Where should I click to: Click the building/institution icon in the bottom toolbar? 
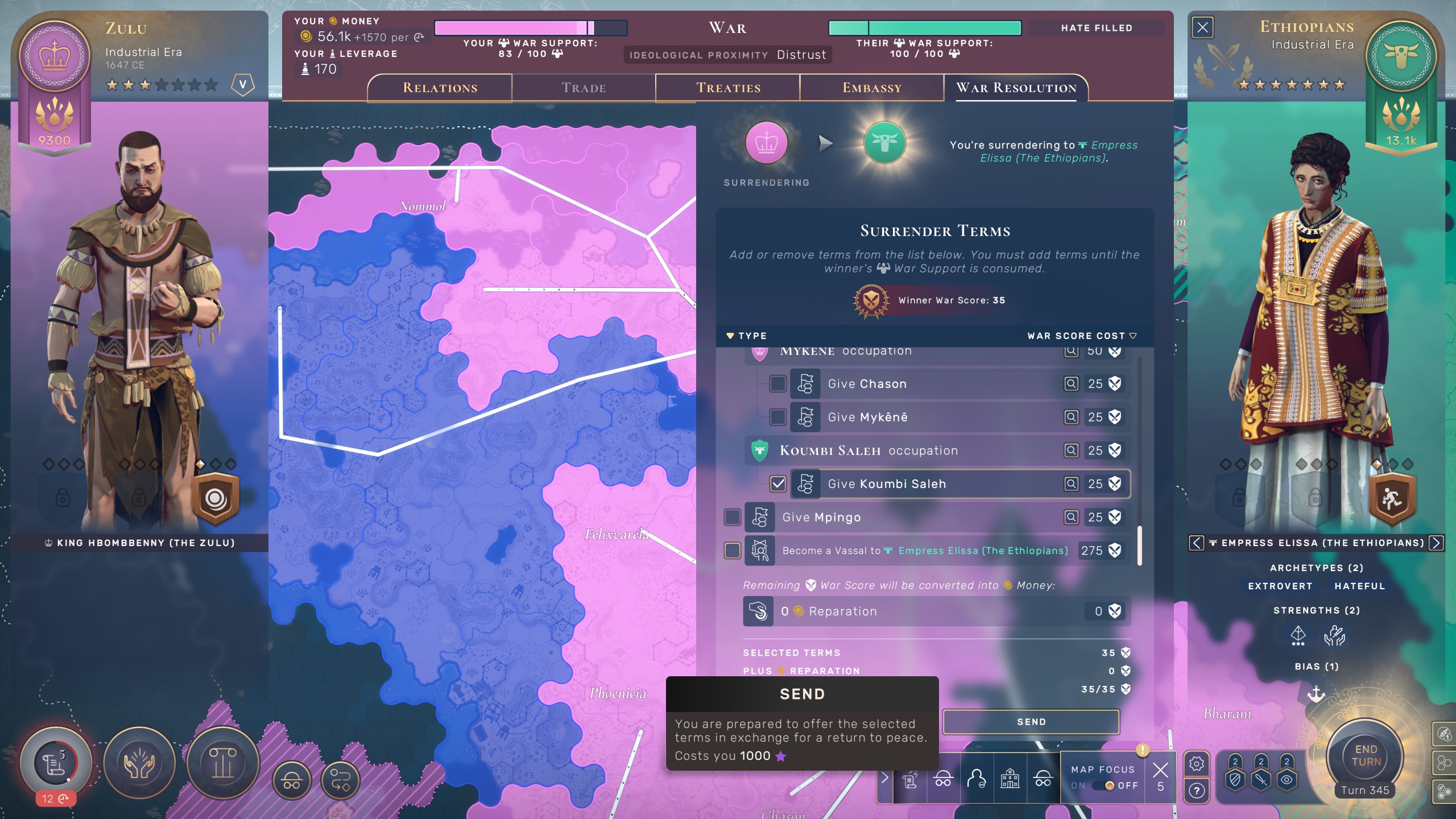coord(1010,779)
